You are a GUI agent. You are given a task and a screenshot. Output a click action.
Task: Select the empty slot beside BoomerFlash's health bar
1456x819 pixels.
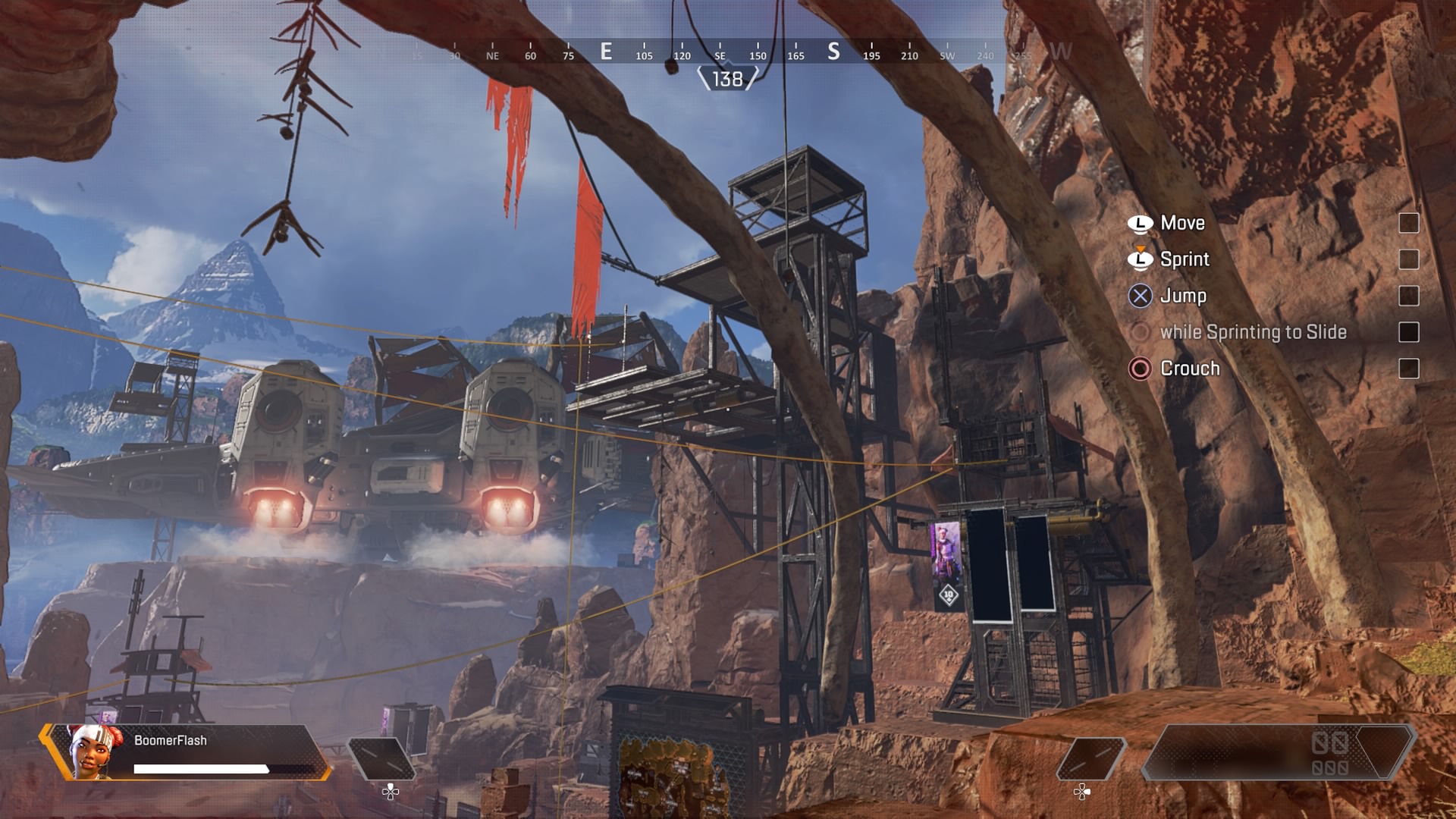point(381,758)
